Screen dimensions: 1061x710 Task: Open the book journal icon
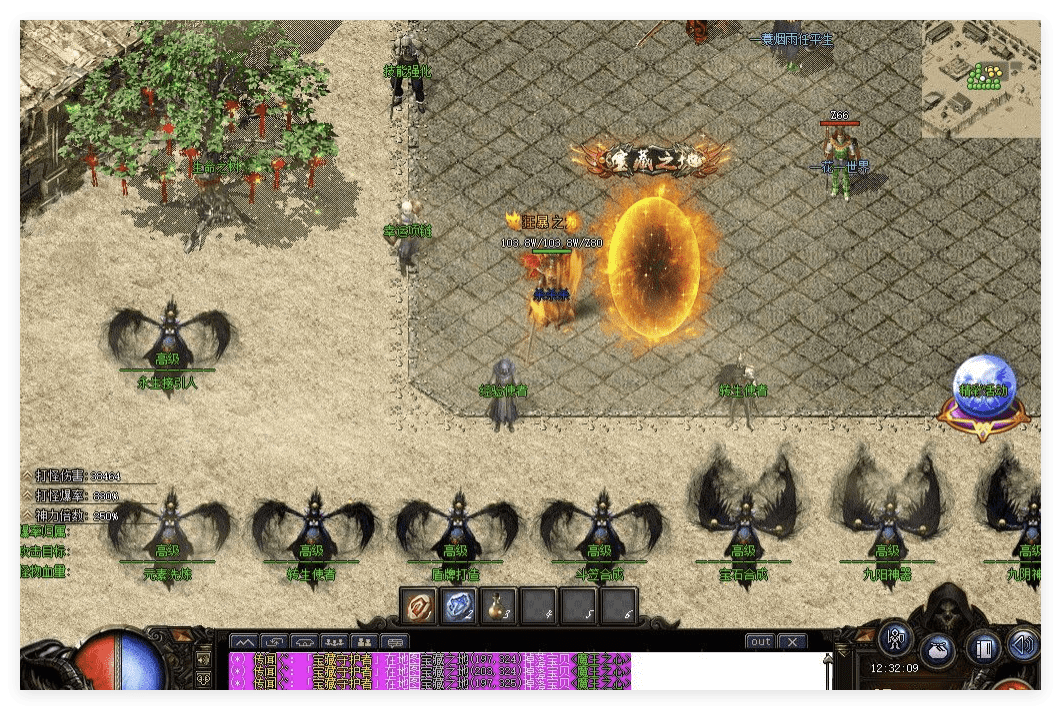tap(984, 648)
